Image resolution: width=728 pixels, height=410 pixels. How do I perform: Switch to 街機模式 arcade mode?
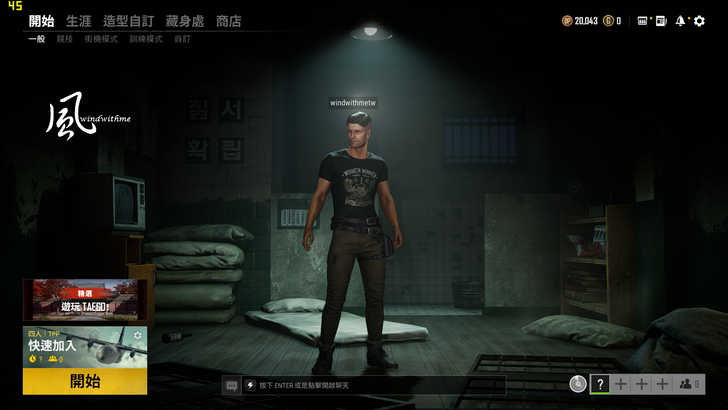click(x=101, y=40)
